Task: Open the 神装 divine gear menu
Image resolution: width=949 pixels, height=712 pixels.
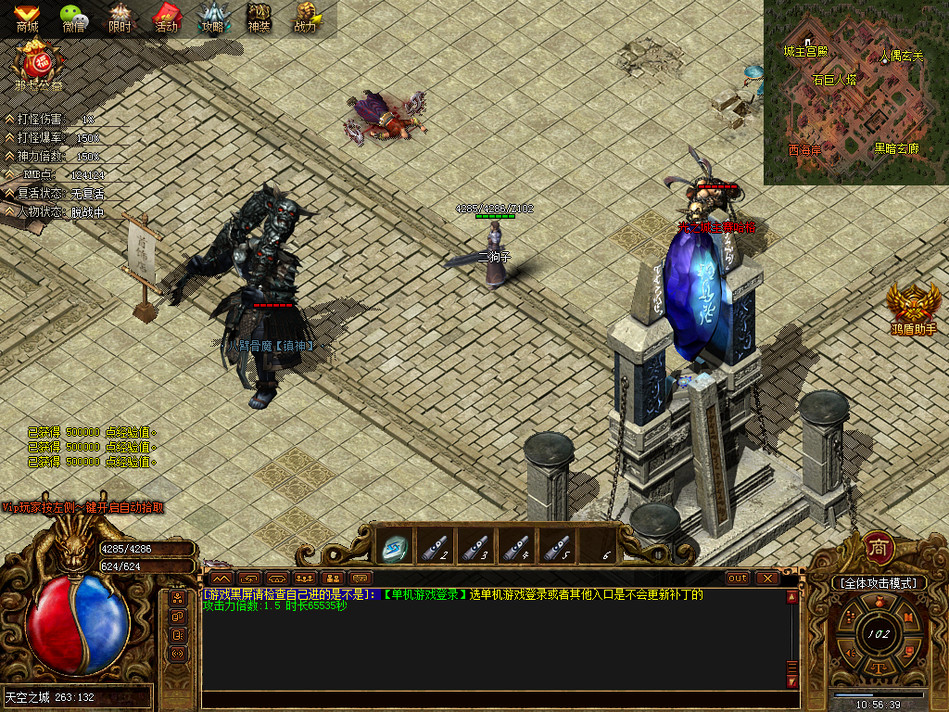Action: click(258, 17)
